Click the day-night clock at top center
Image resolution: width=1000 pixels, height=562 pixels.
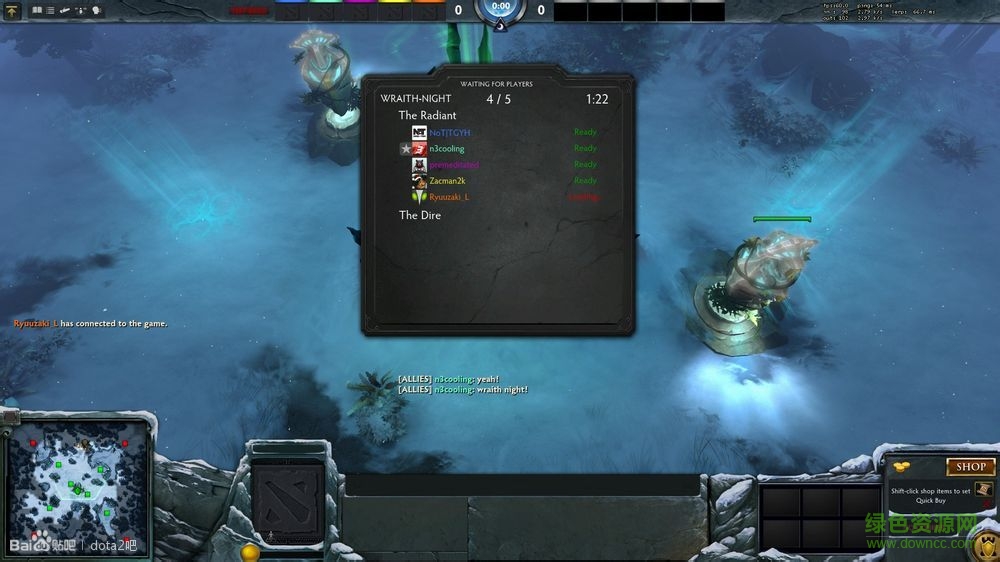(x=500, y=8)
